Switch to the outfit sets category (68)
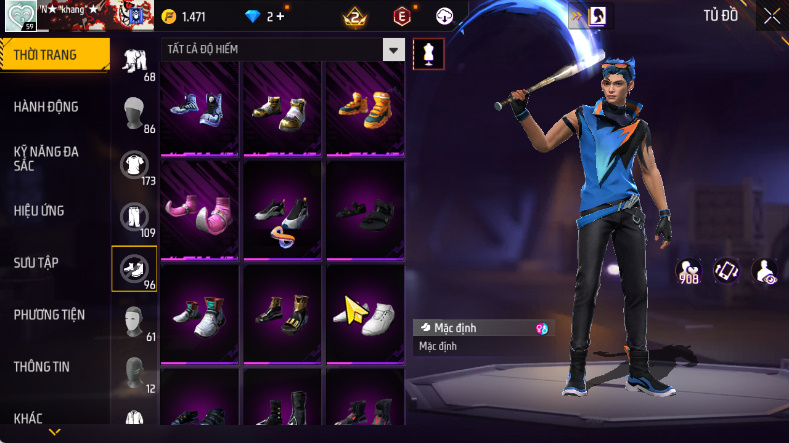The width and height of the screenshot is (789, 443). [134, 62]
